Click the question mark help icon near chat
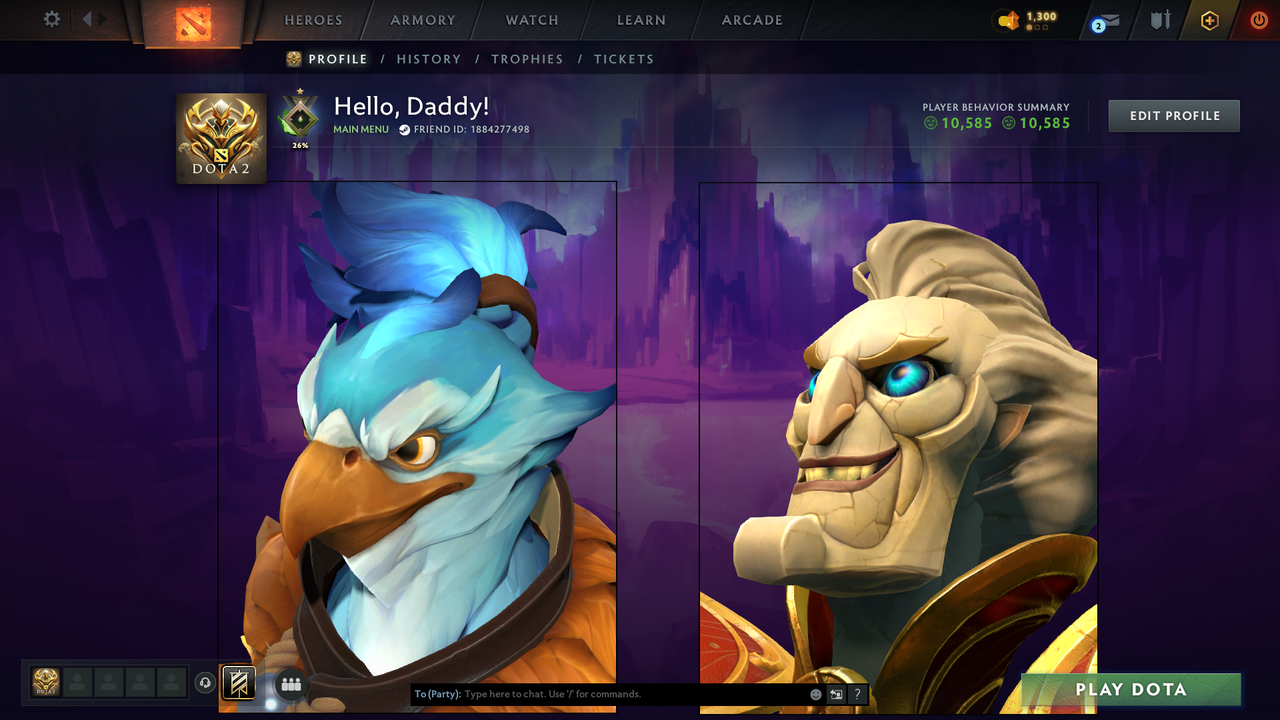 click(856, 693)
